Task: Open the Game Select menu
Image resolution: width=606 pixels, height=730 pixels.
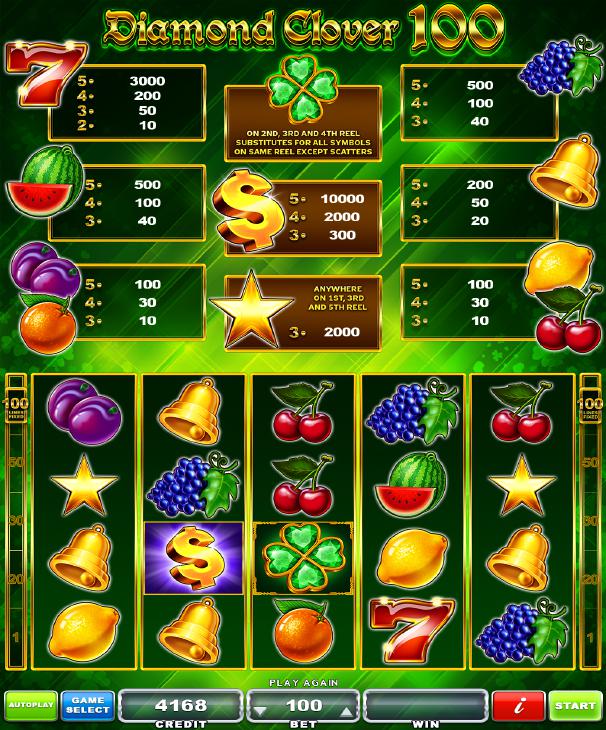Action: tap(87, 706)
